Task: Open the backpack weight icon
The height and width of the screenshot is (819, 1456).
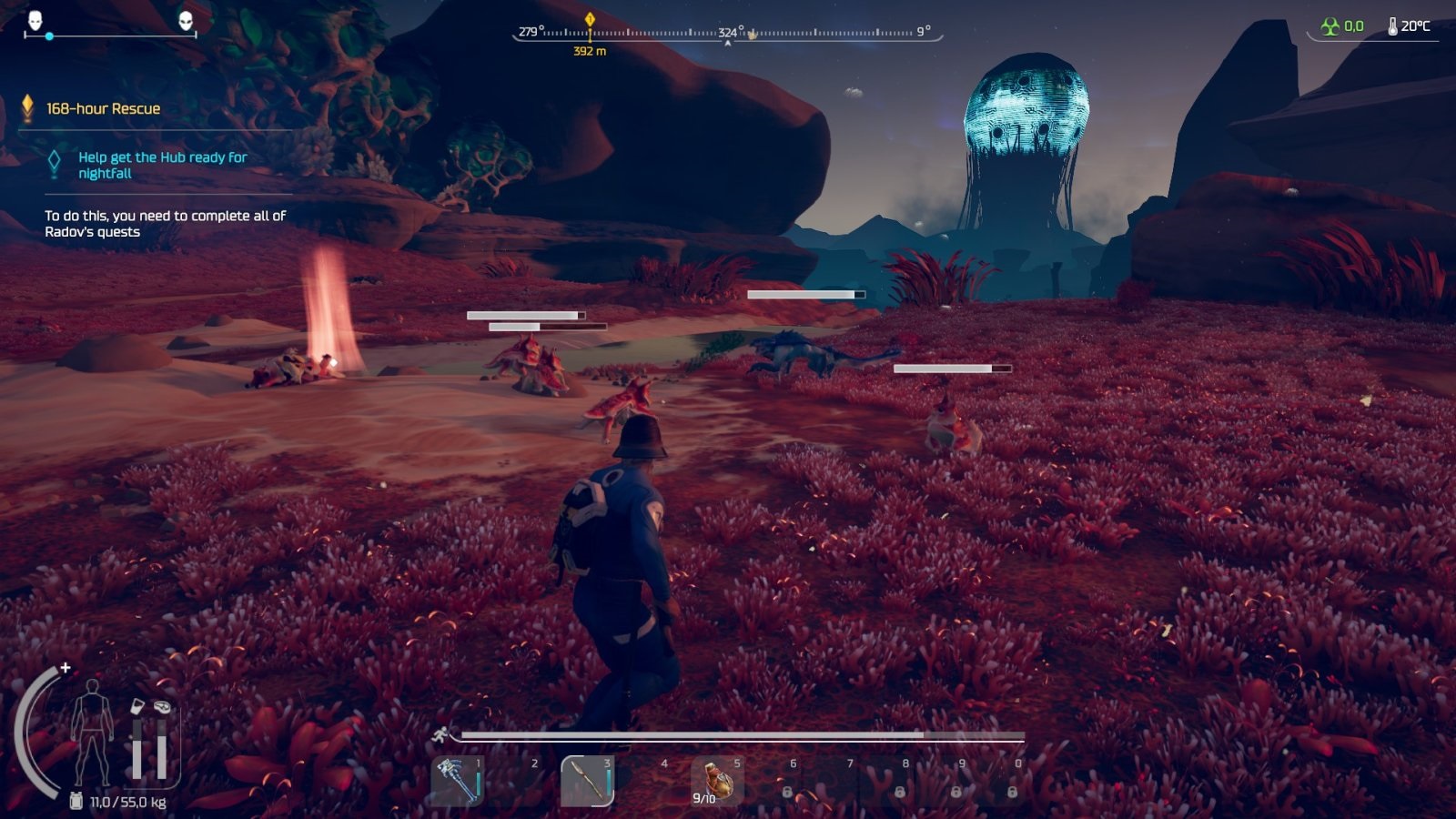Action: pos(76,801)
